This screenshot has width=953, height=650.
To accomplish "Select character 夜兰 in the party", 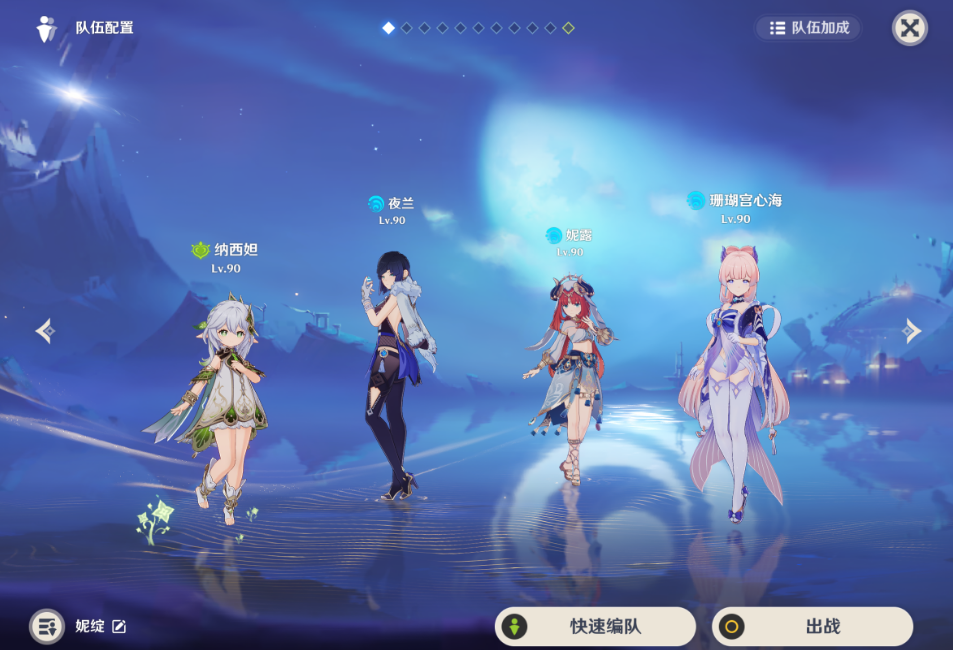I will coord(395,370).
